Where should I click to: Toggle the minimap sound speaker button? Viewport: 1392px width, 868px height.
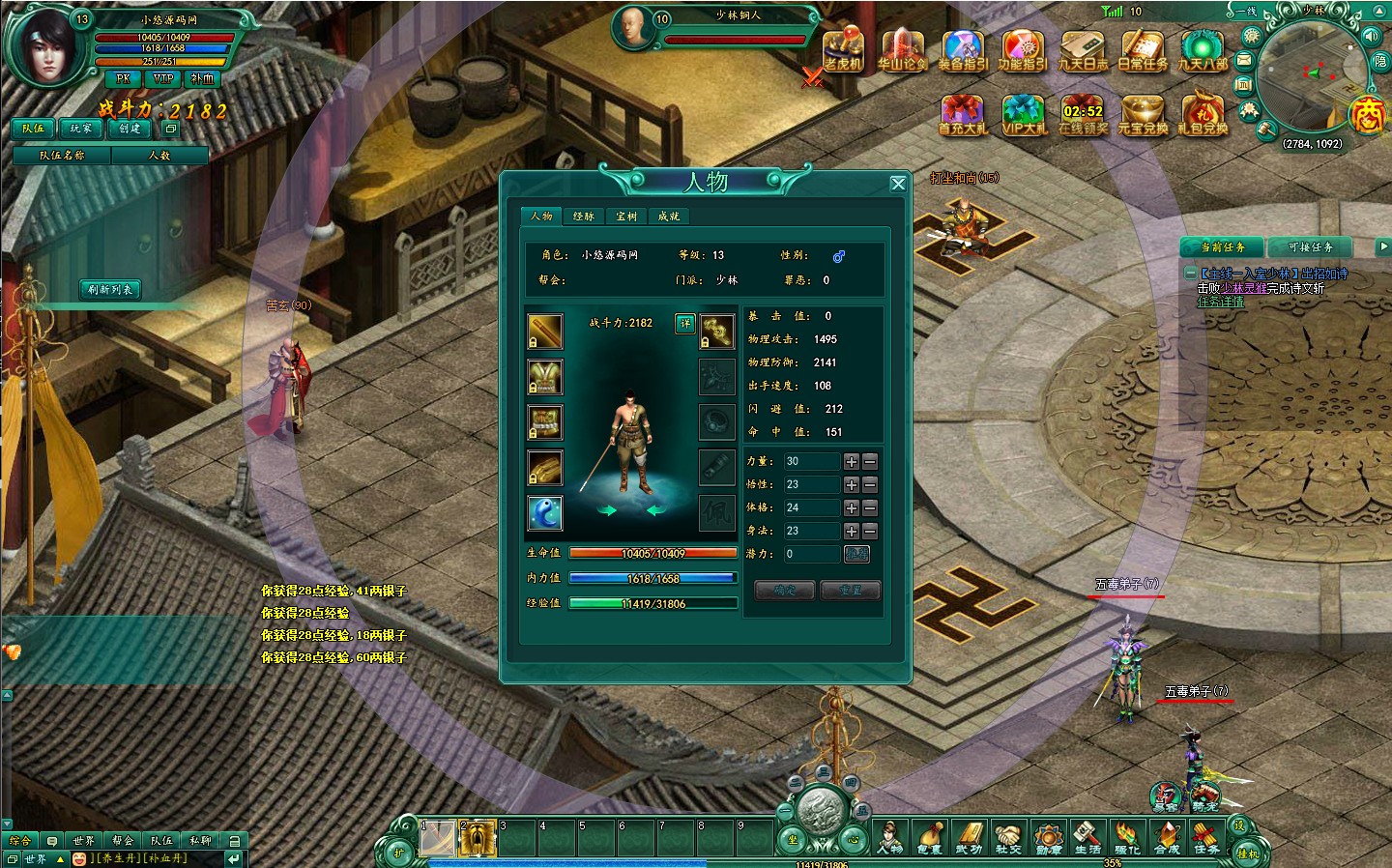click(1371, 36)
